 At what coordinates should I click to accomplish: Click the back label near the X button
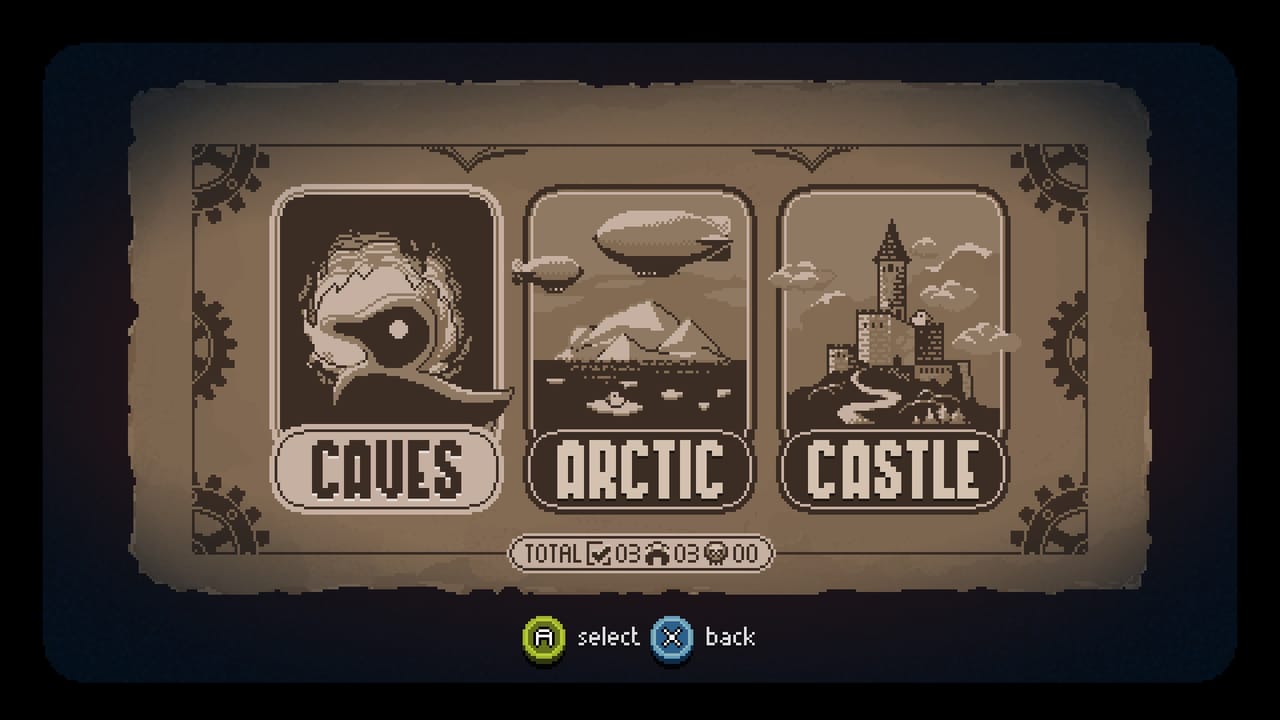point(731,637)
